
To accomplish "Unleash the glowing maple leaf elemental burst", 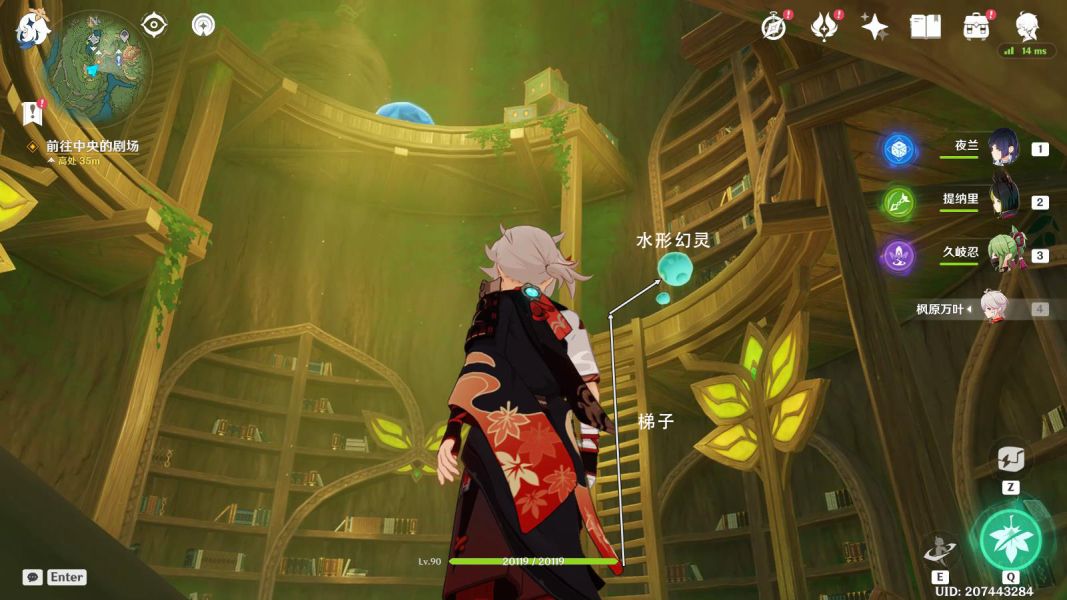I will [x=1010, y=539].
